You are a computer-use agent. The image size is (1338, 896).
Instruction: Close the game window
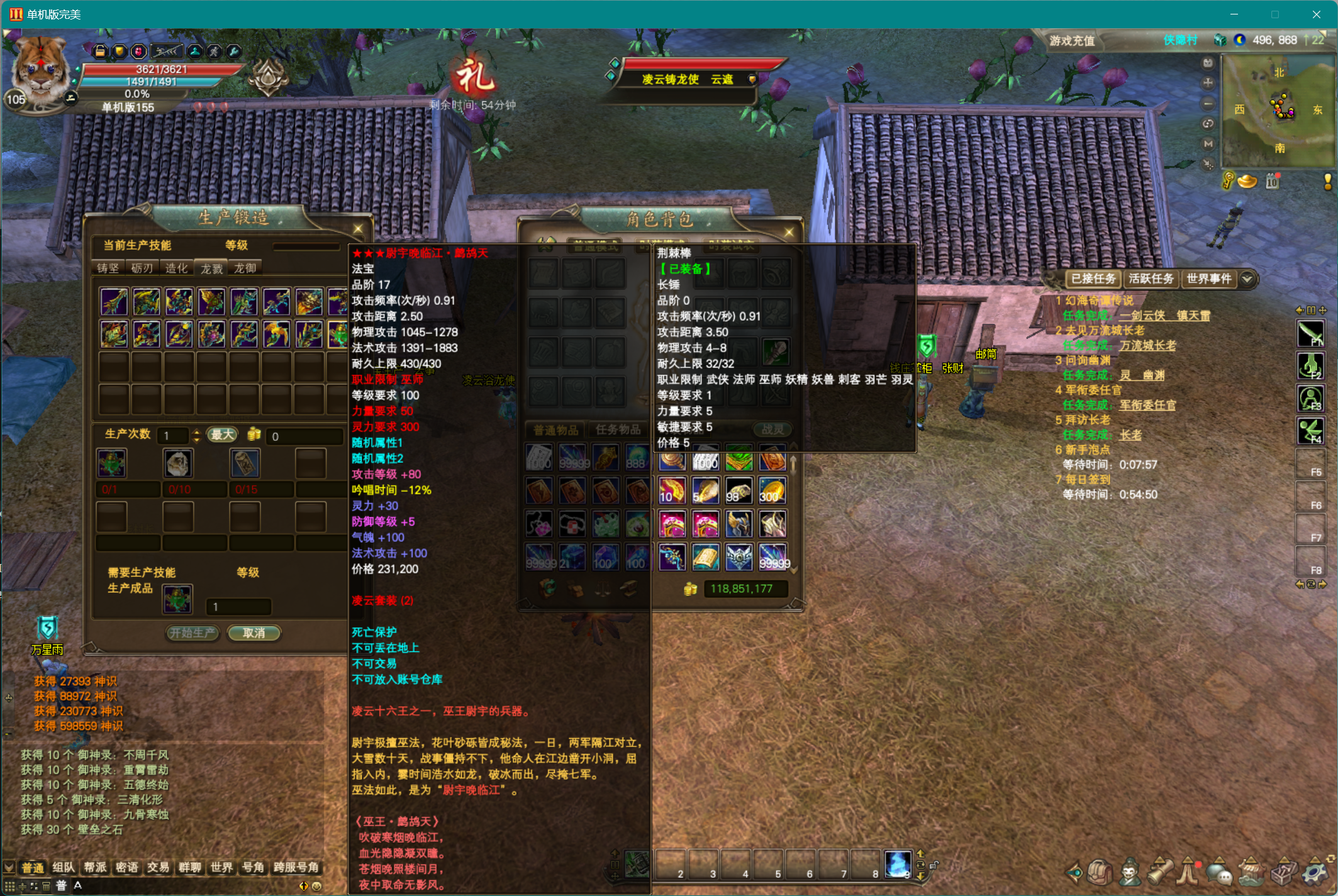click(1316, 14)
